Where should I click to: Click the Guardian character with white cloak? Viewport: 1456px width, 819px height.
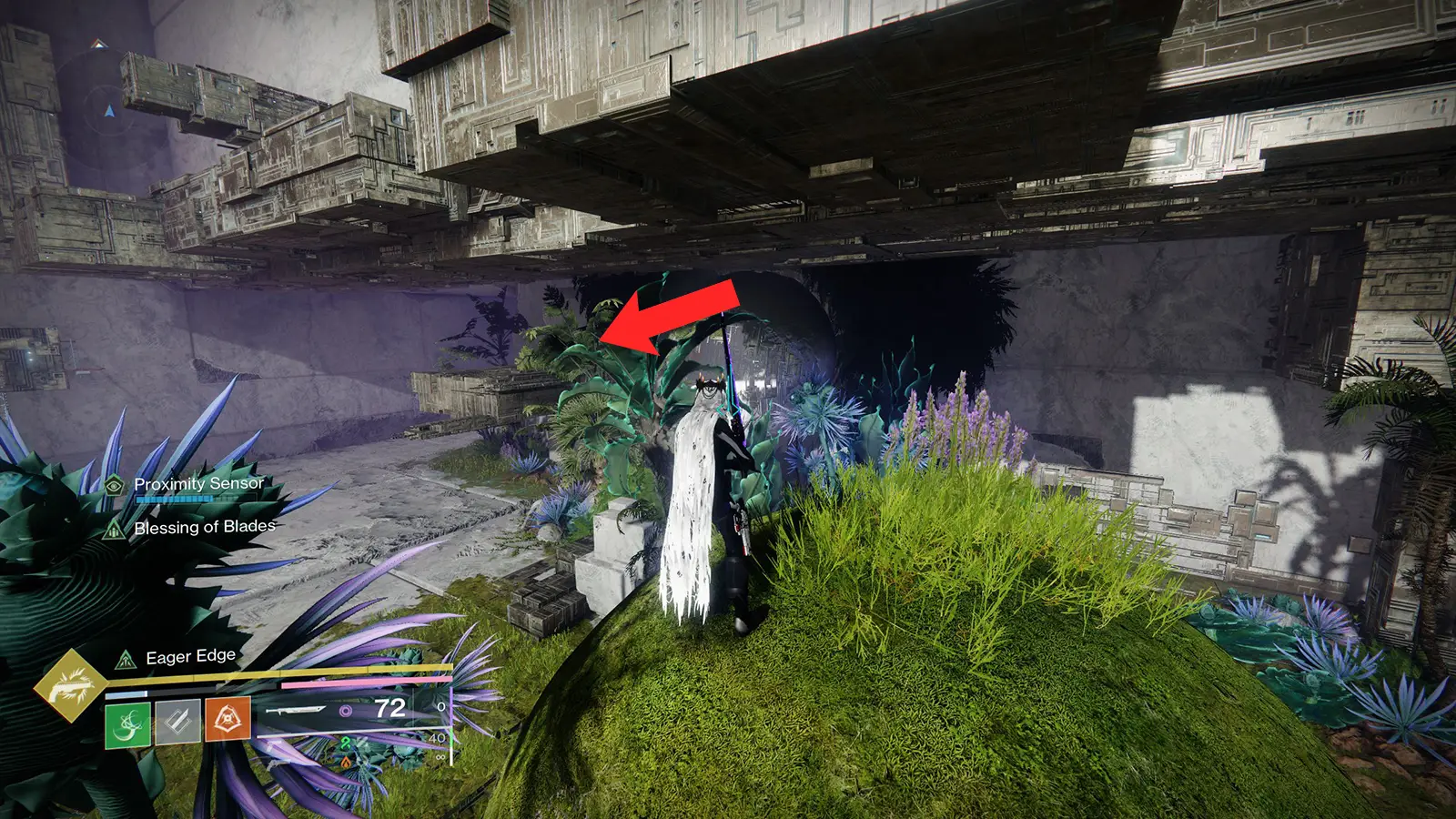coord(710,510)
